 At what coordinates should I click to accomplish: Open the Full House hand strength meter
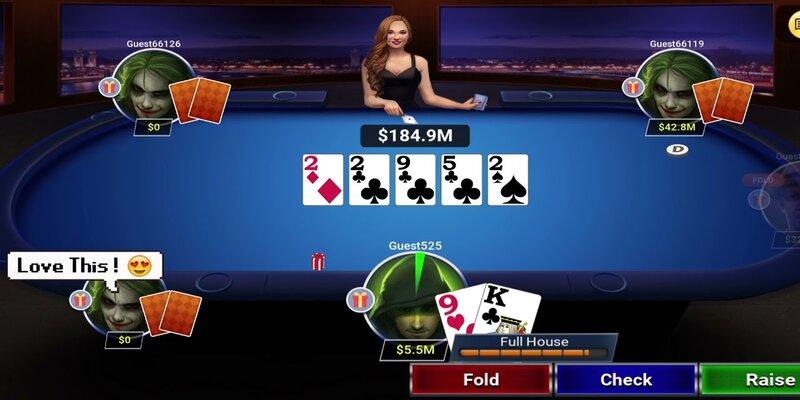click(x=534, y=346)
